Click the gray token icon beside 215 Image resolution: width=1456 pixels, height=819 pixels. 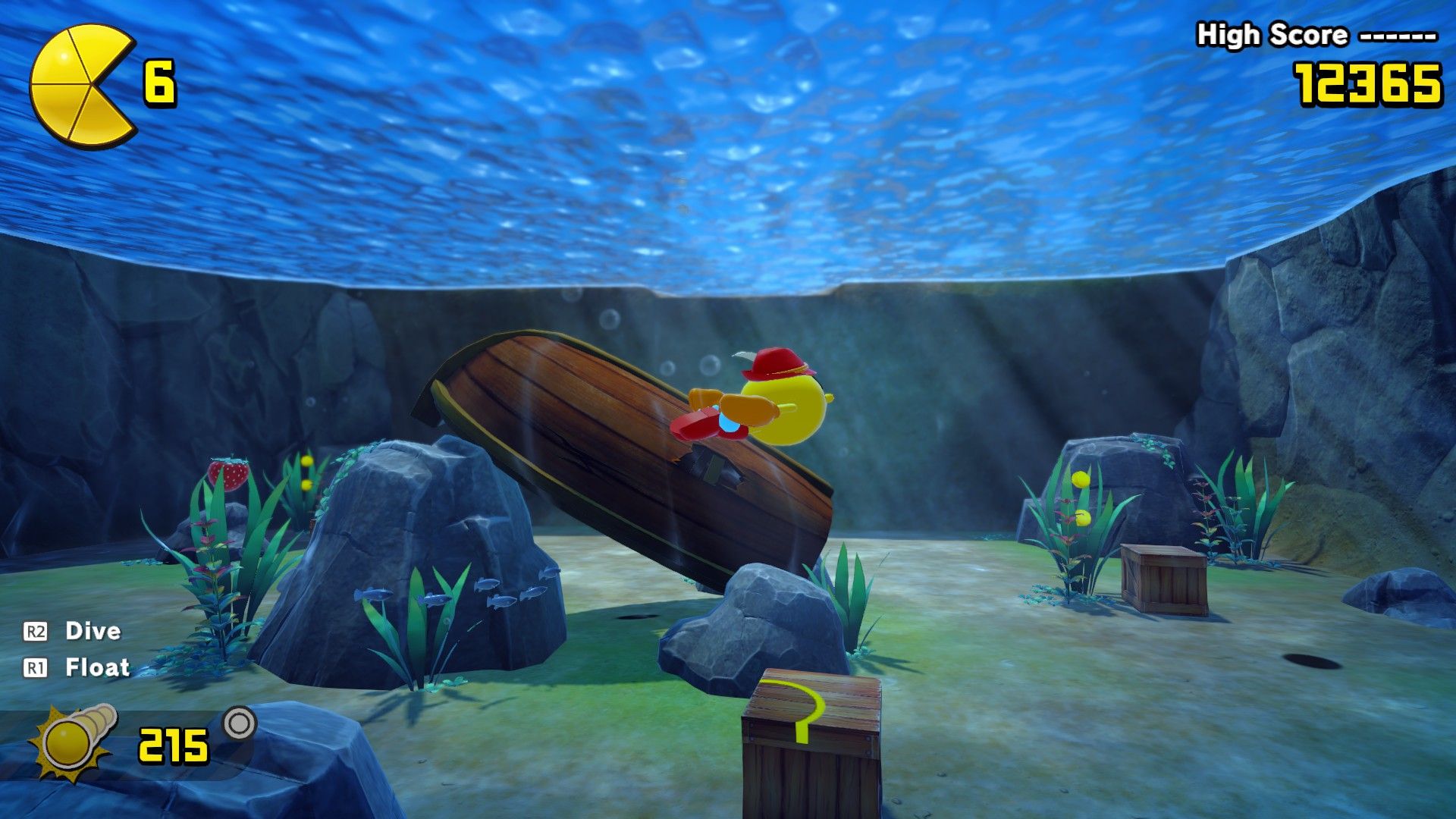click(240, 723)
